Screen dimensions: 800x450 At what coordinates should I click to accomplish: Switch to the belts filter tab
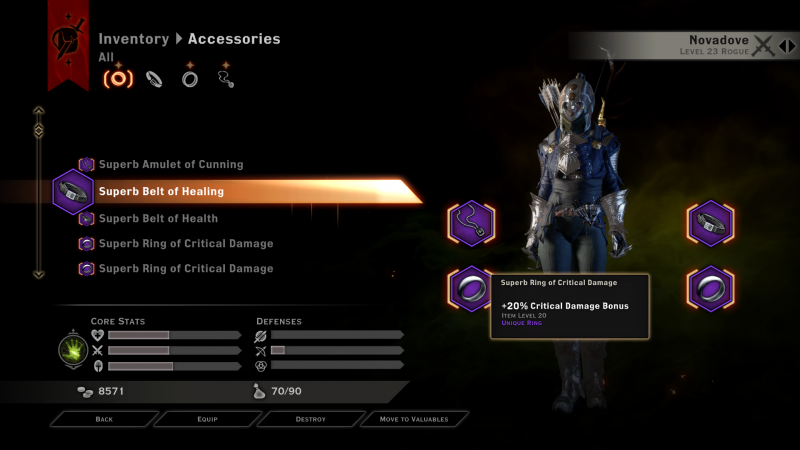pyautogui.click(x=155, y=78)
